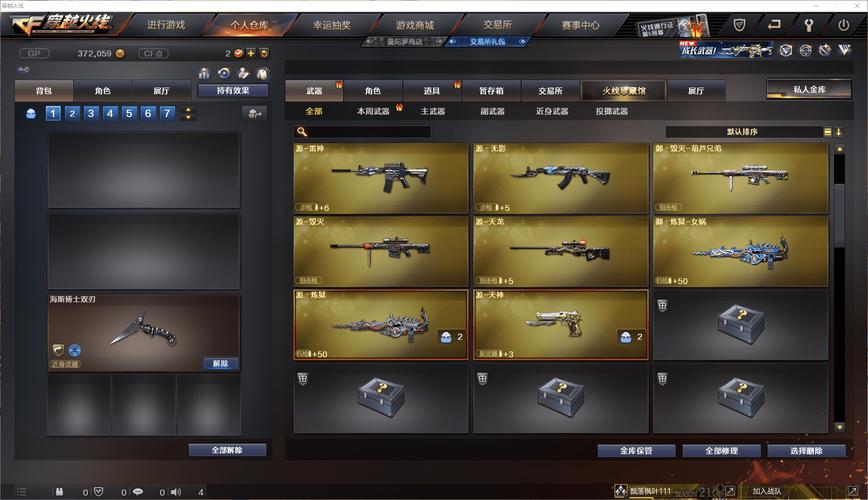The image size is (868, 500).
Task: Open the 私人金库 private vault
Action: 809,89
